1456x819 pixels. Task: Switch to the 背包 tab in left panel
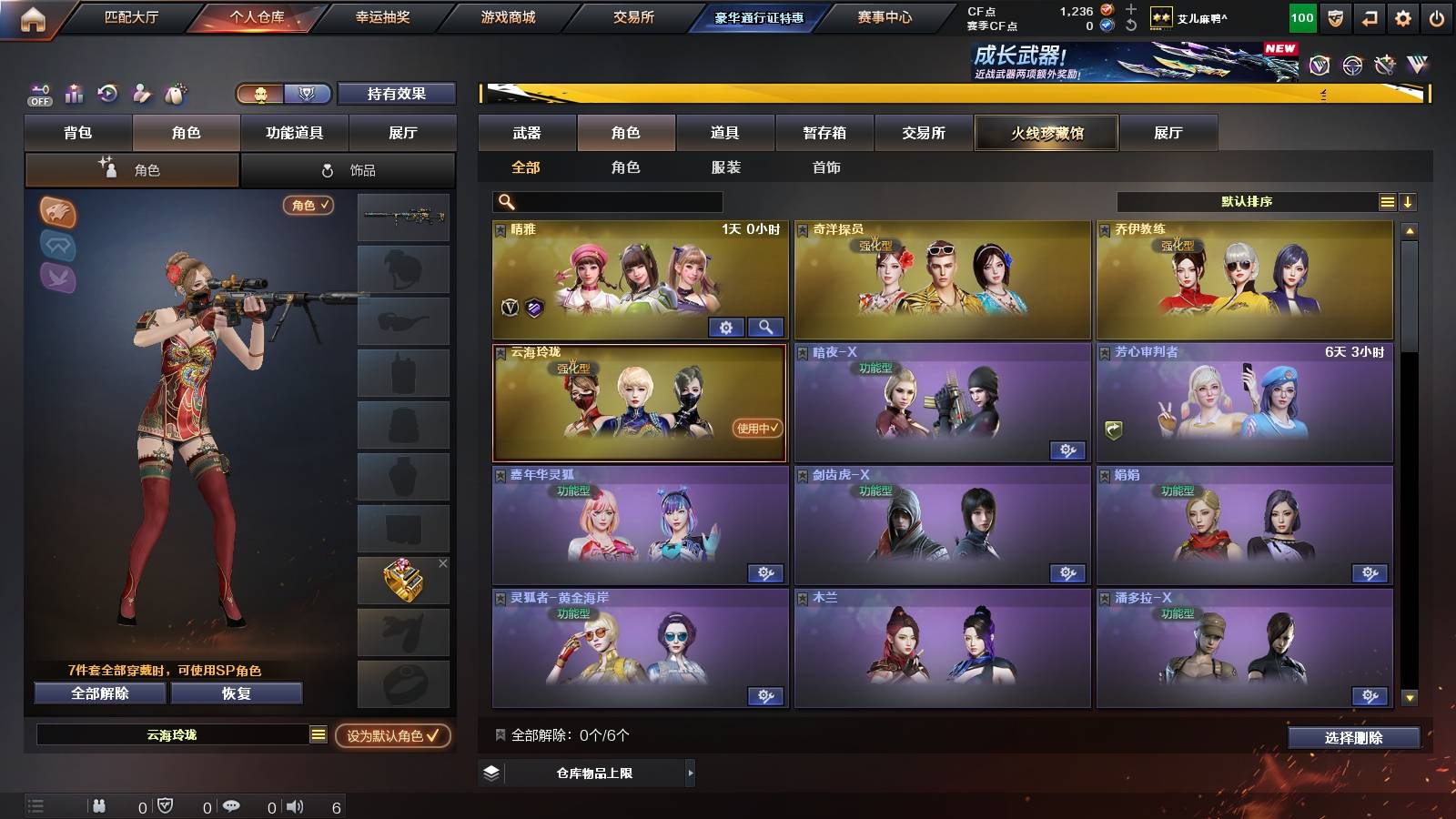(x=77, y=132)
